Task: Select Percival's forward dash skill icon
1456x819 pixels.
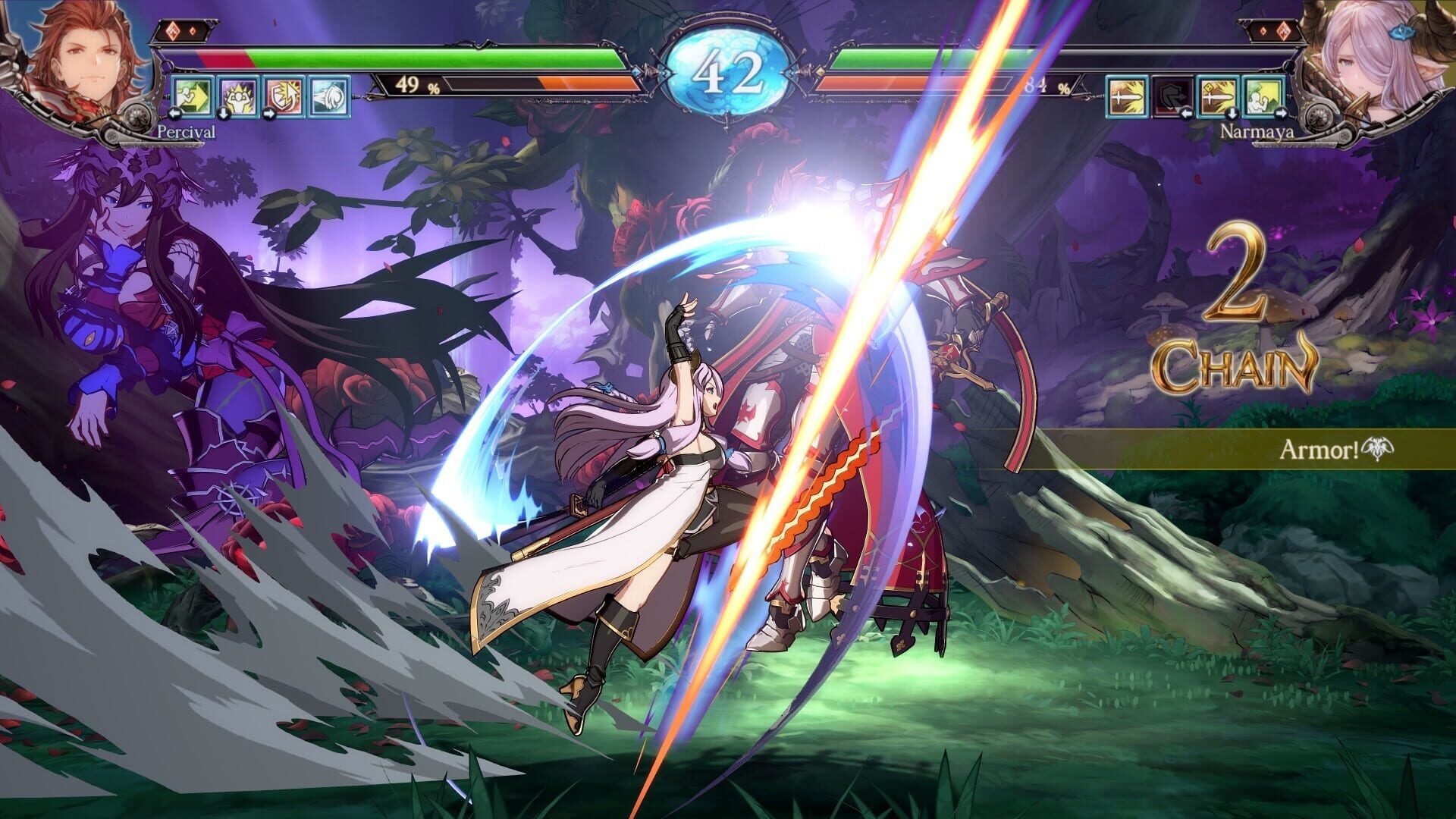Action: 193,98
